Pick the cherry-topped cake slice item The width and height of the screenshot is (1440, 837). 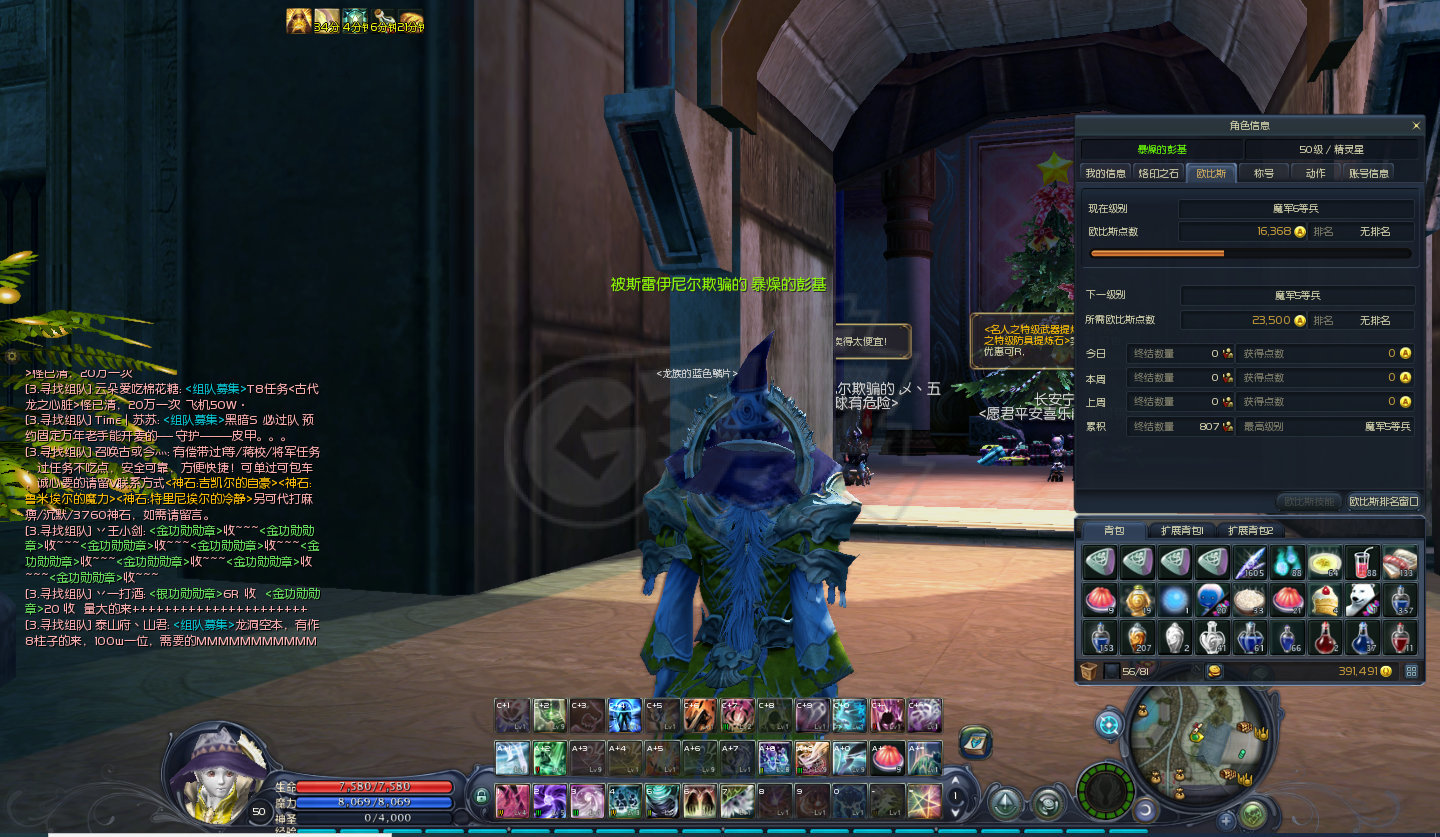[1325, 600]
